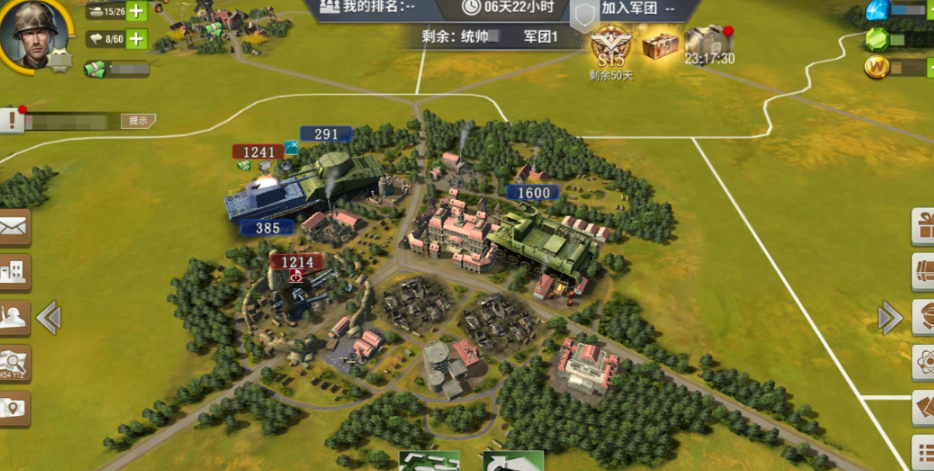Open the glowing golden treasure chest
The image size is (934, 471).
[x=660, y=44]
